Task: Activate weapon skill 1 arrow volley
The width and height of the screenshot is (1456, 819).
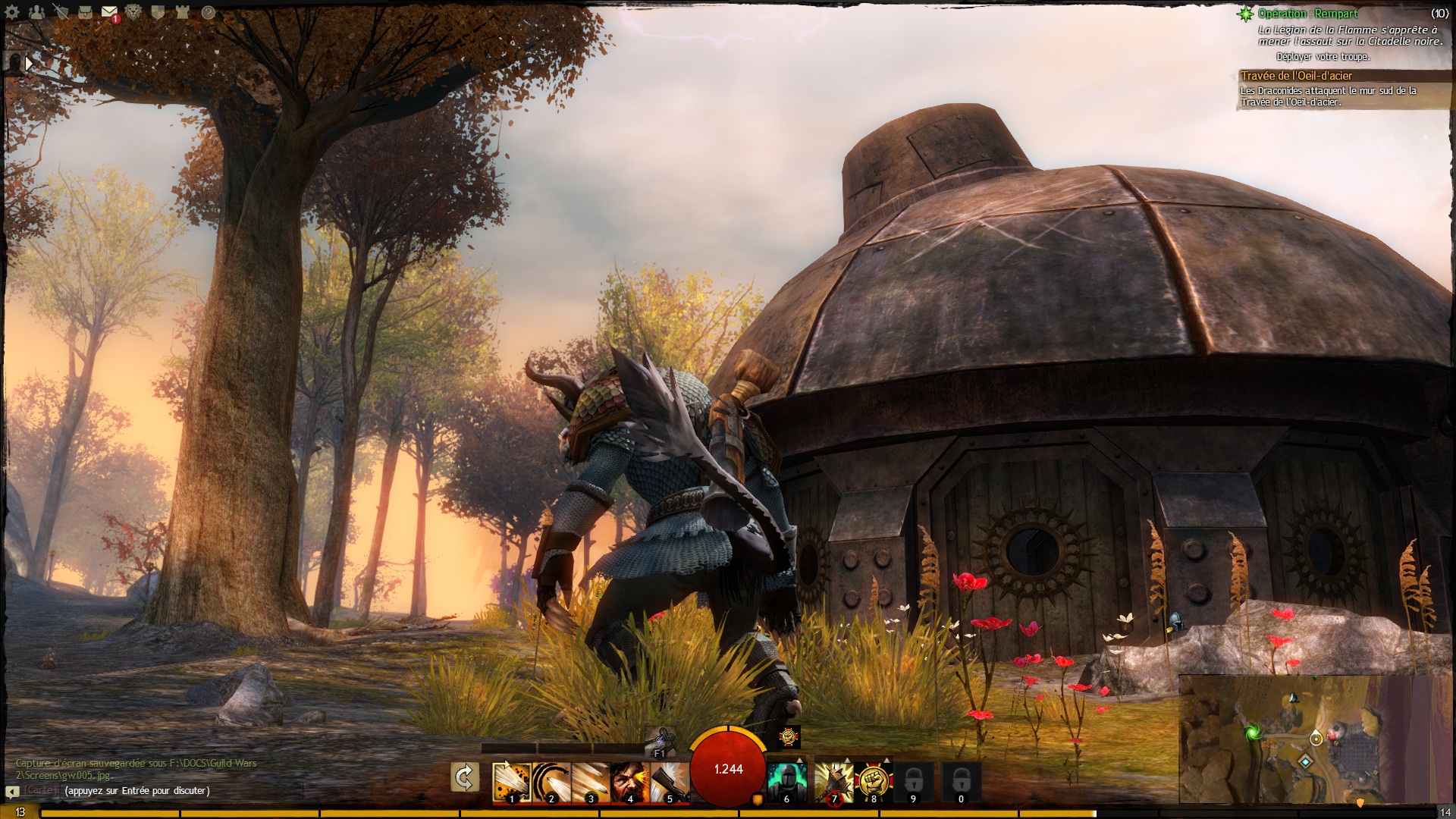Action: (x=510, y=782)
